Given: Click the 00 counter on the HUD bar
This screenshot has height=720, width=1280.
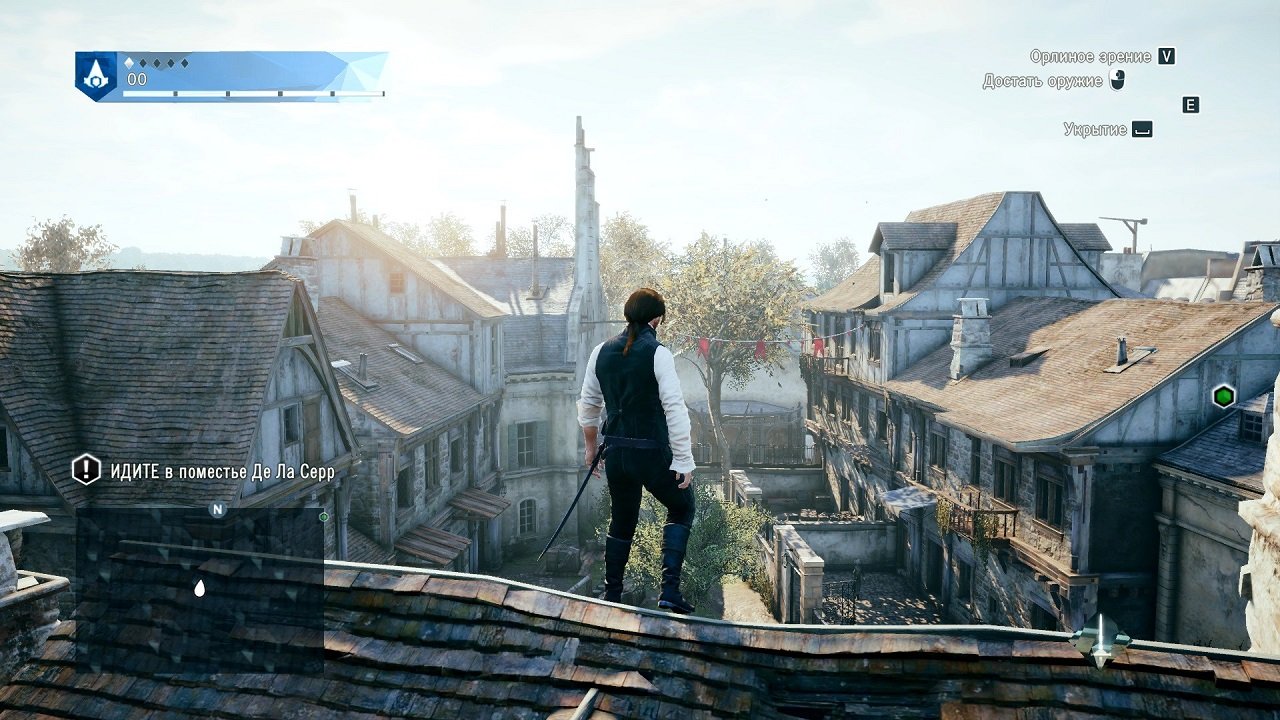Looking at the screenshot, I should click(x=135, y=78).
